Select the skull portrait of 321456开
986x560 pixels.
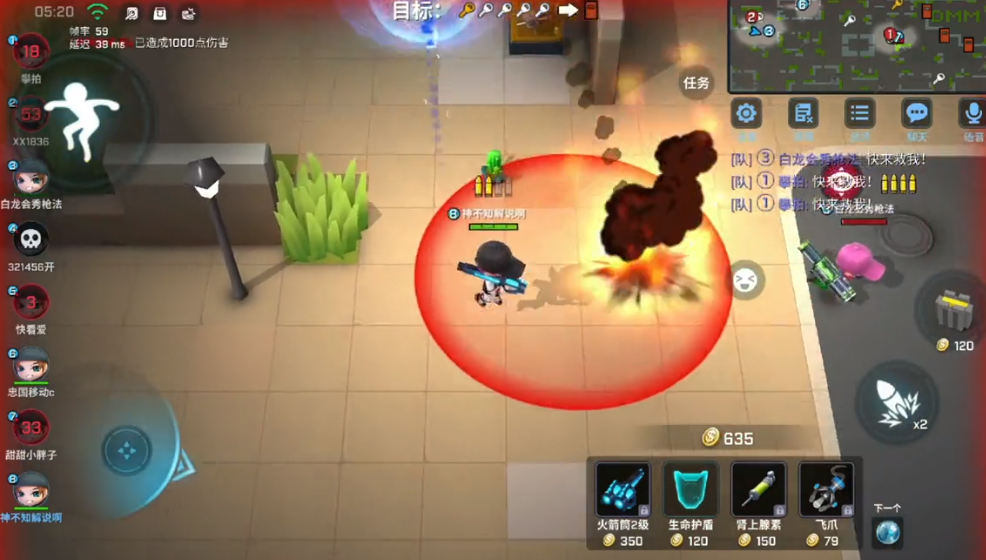pyautogui.click(x=31, y=240)
